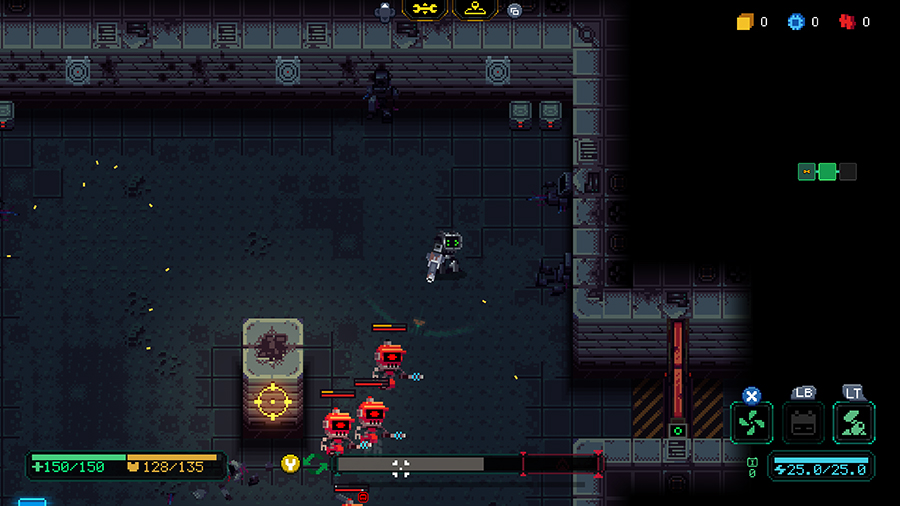Open the yellow wrench tab at top

coord(425,9)
